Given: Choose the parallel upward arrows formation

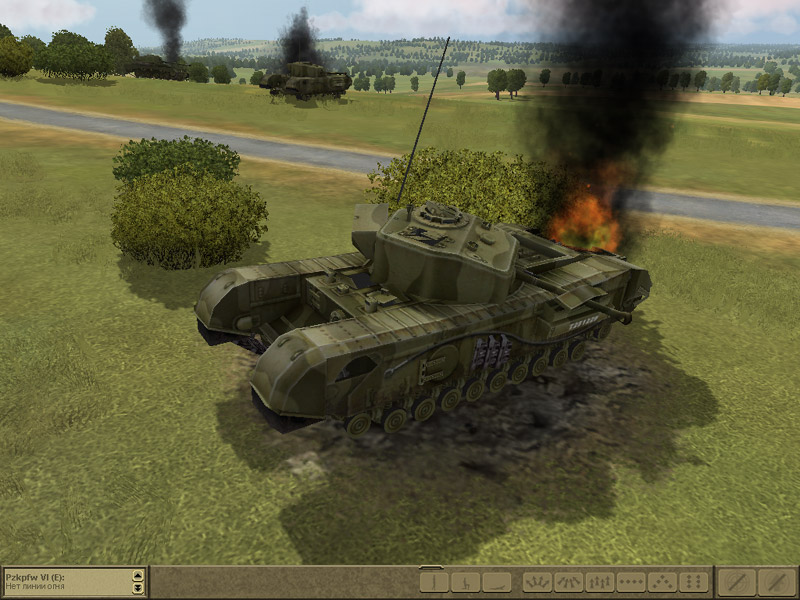Looking at the screenshot, I should (x=599, y=581).
